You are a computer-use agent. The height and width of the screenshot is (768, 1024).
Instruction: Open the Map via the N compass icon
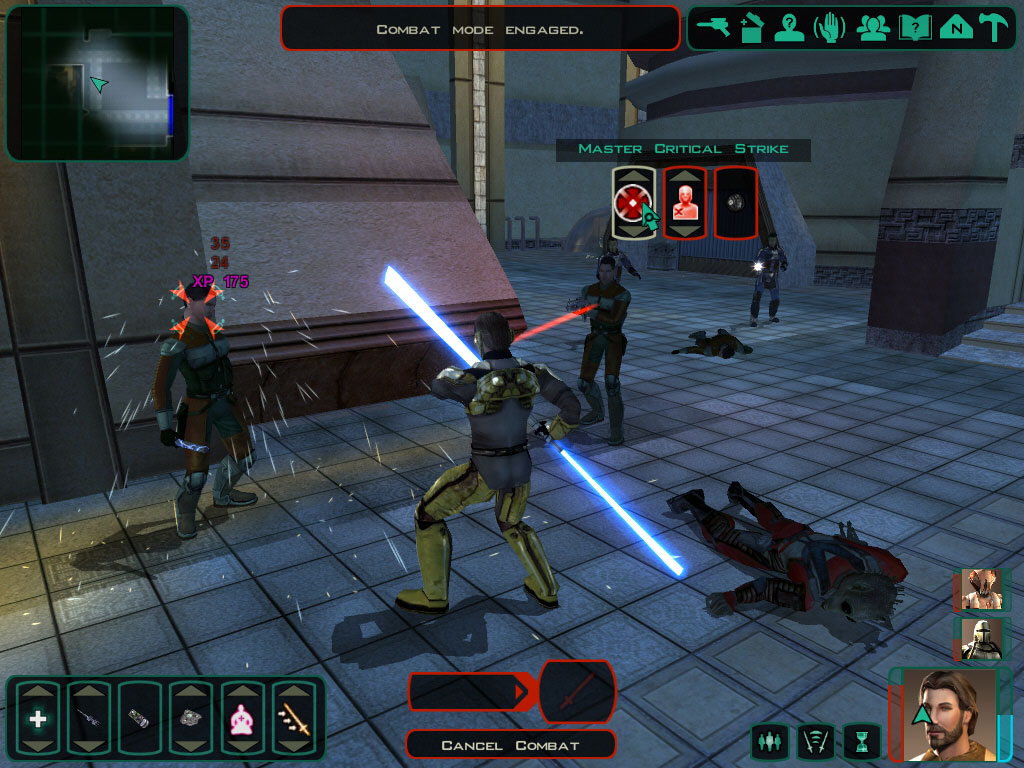tap(956, 27)
